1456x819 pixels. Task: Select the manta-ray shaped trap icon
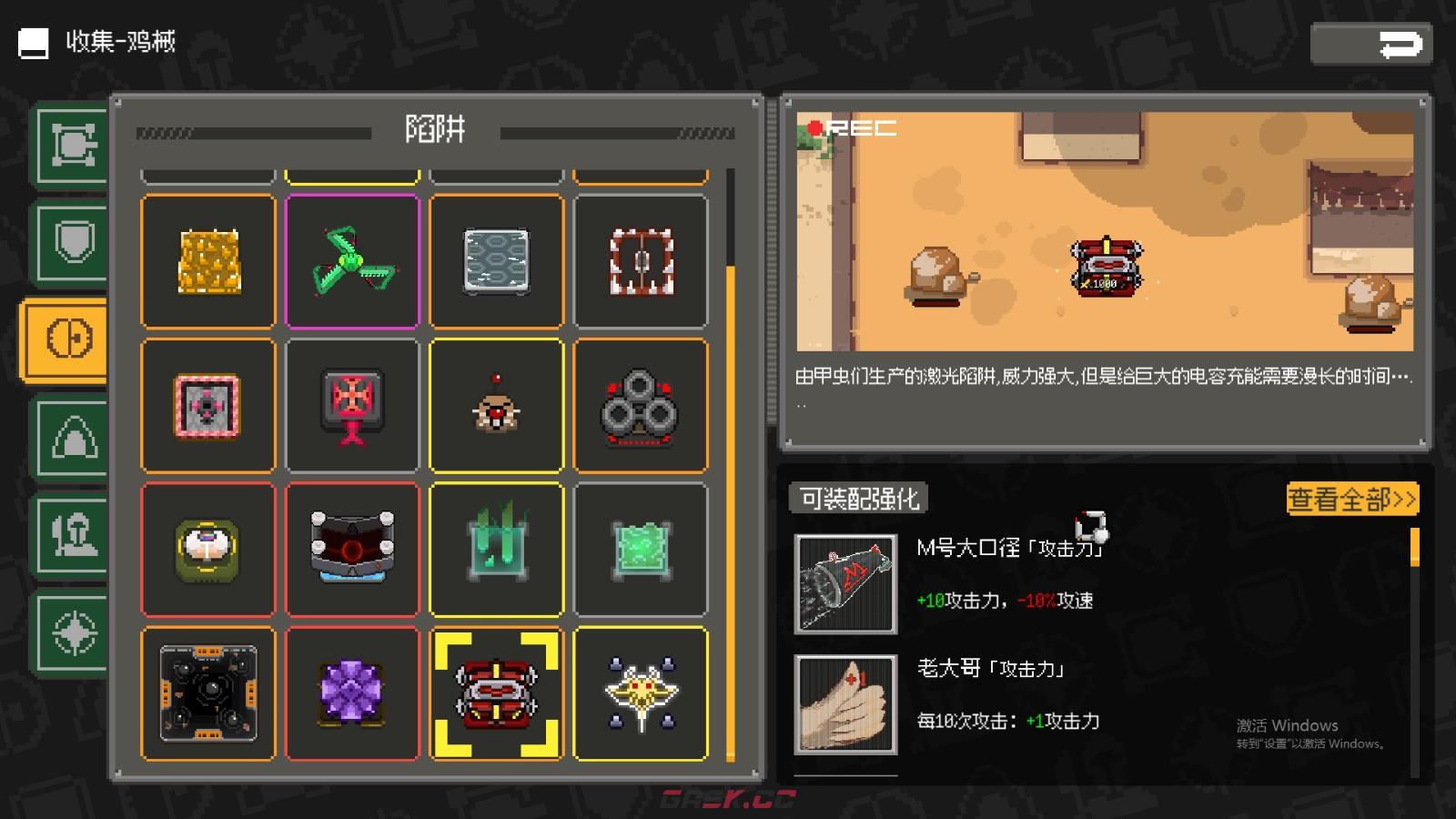pos(640,693)
